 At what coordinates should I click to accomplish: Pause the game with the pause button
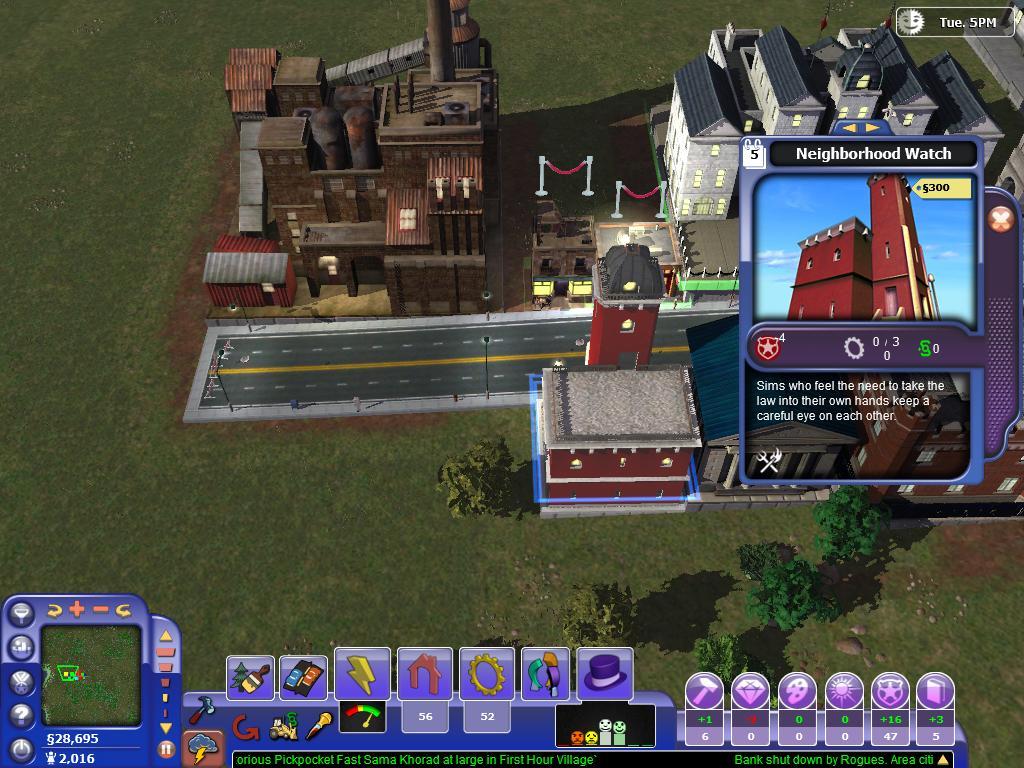[166, 748]
